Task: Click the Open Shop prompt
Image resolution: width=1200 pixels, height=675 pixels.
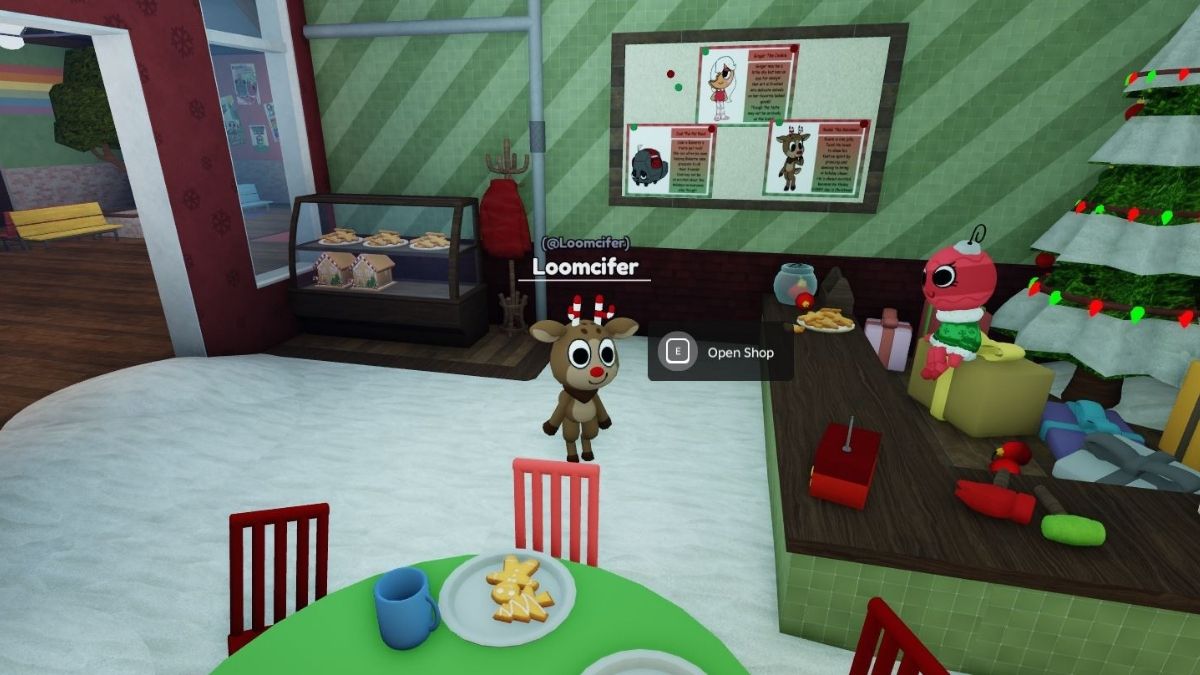Action: click(x=721, y=352)
